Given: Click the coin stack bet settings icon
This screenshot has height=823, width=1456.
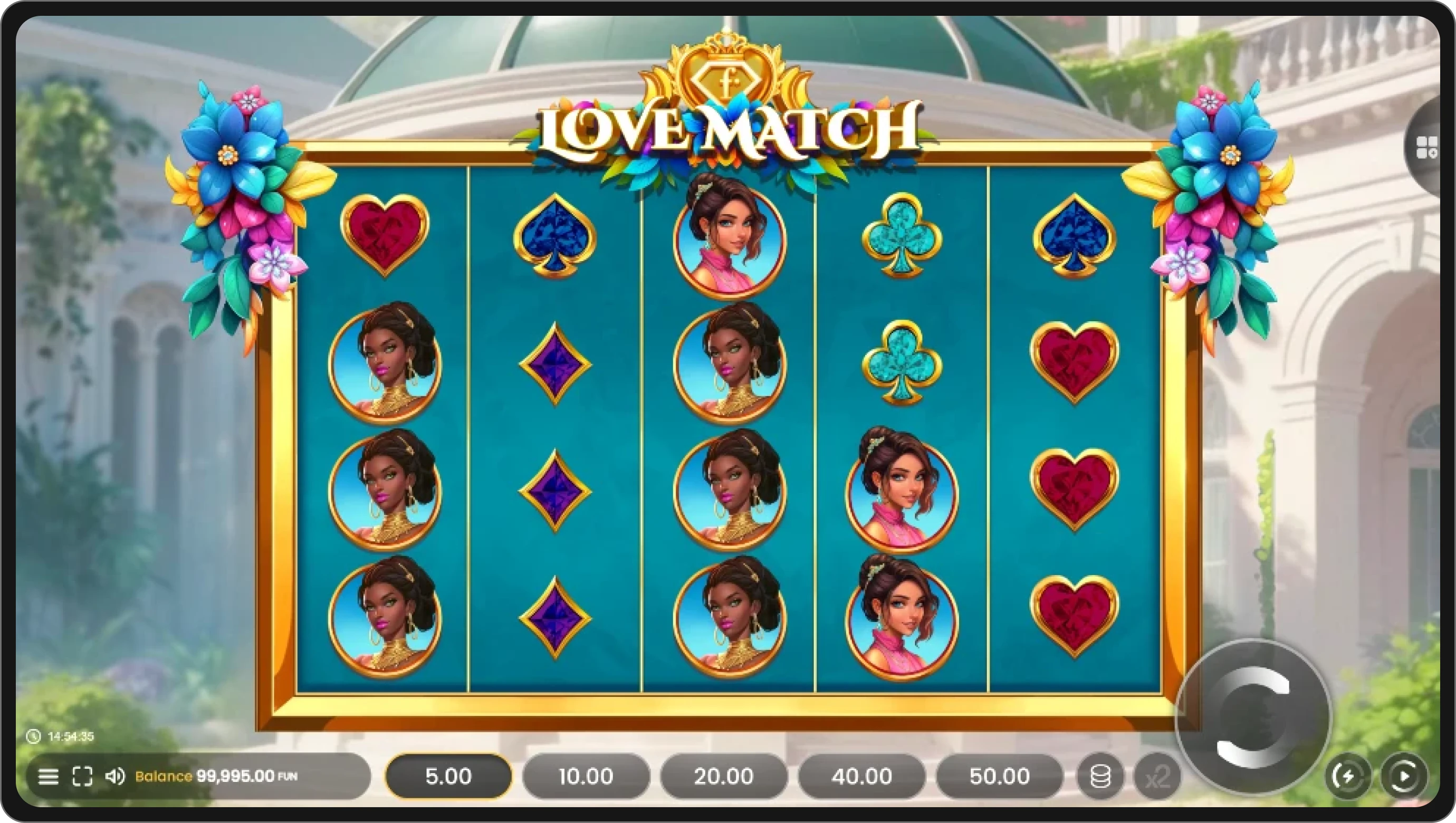Looking at the screenshot, I should 1099,776.
